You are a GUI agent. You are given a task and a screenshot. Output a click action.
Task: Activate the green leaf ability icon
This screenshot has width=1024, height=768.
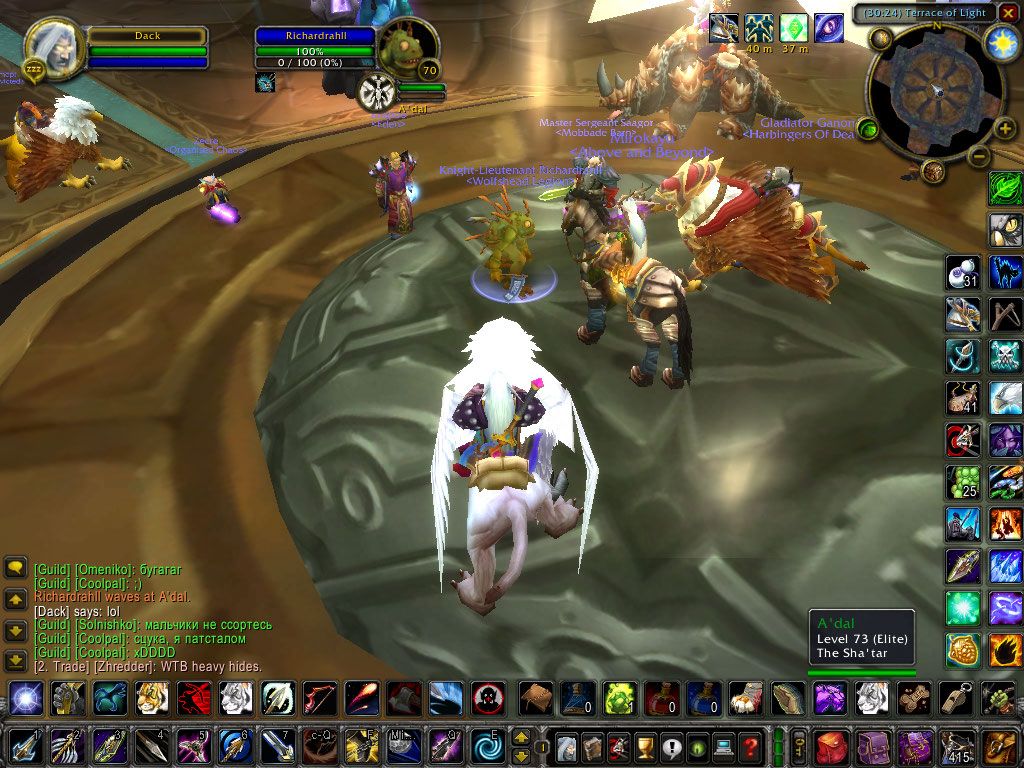(x=1004, y=188)
